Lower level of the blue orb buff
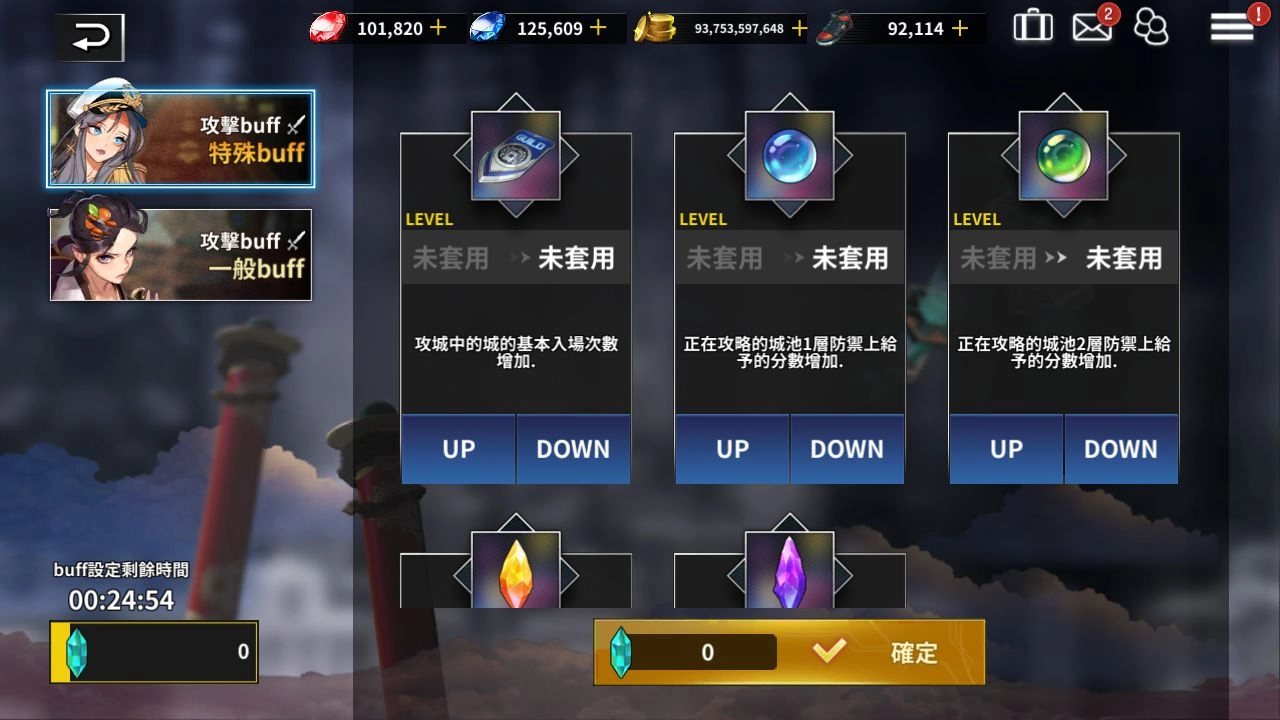Image resolution: width=1280 pixels, height=720 pixels. [x=847, y=449]
